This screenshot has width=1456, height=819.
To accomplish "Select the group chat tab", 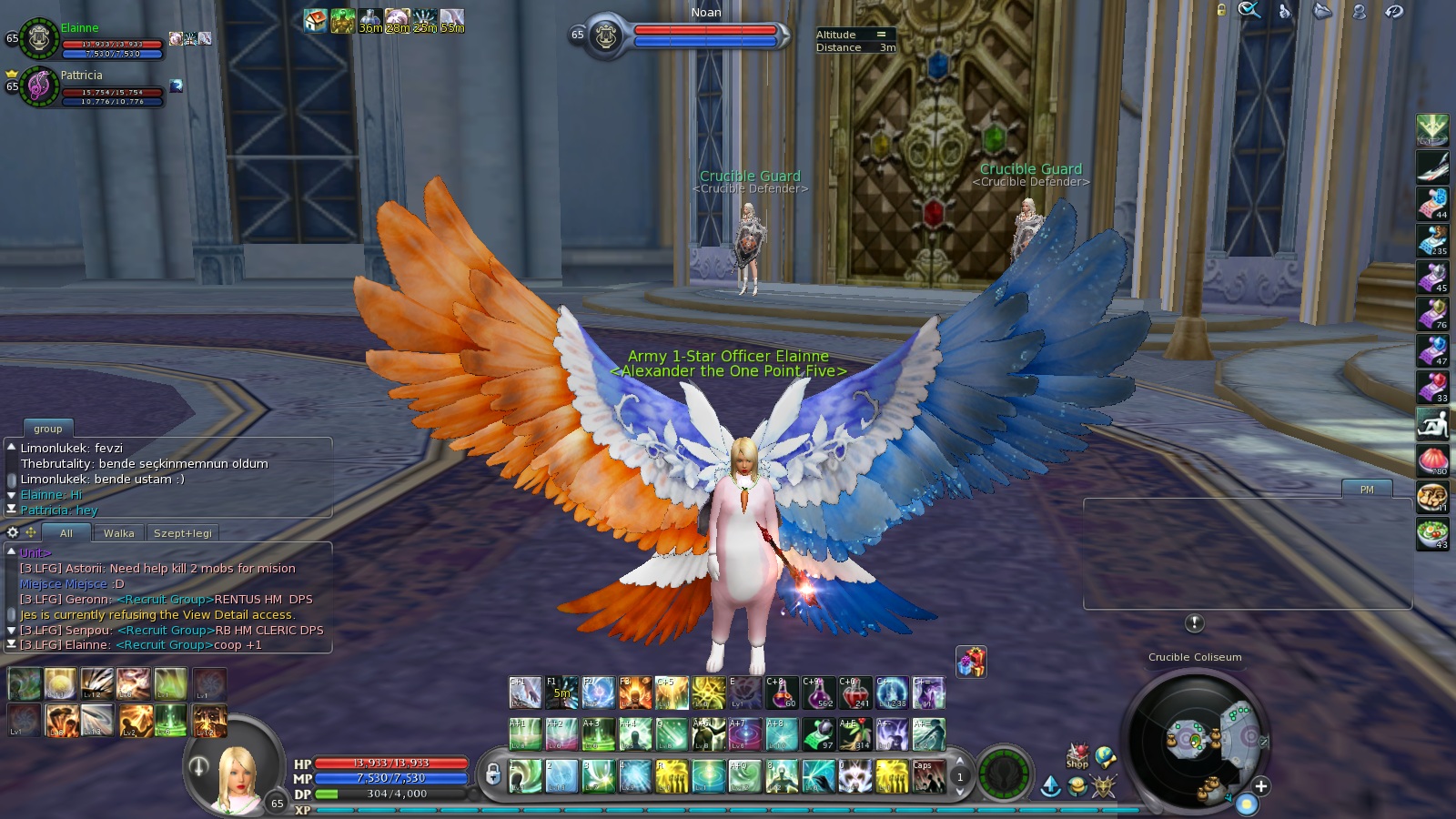I will tap(48, 429).
